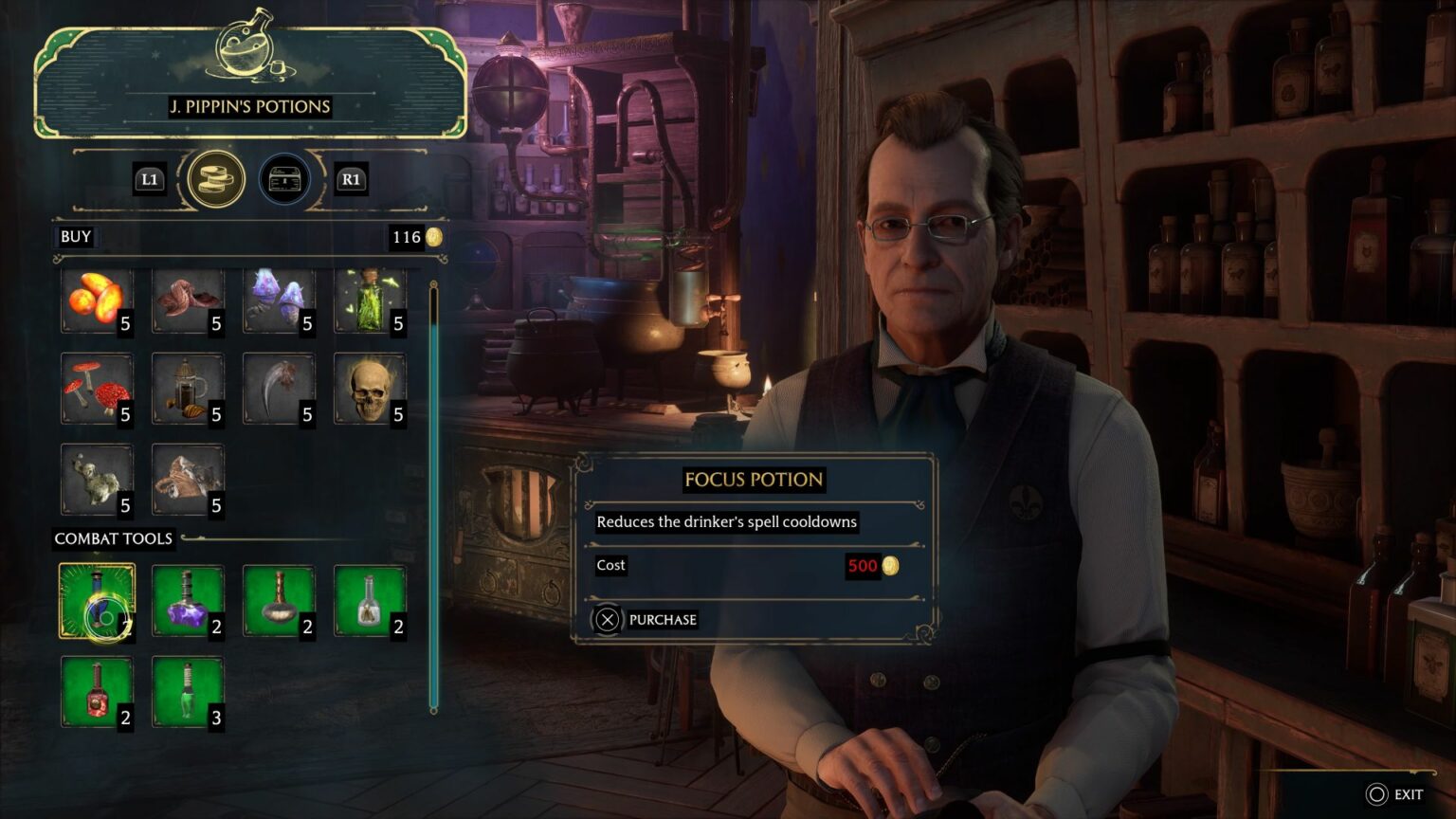Select the flaming skull item
This screenshot has height=819, width=1456.
pyautogui.click(x=370, y=387)
